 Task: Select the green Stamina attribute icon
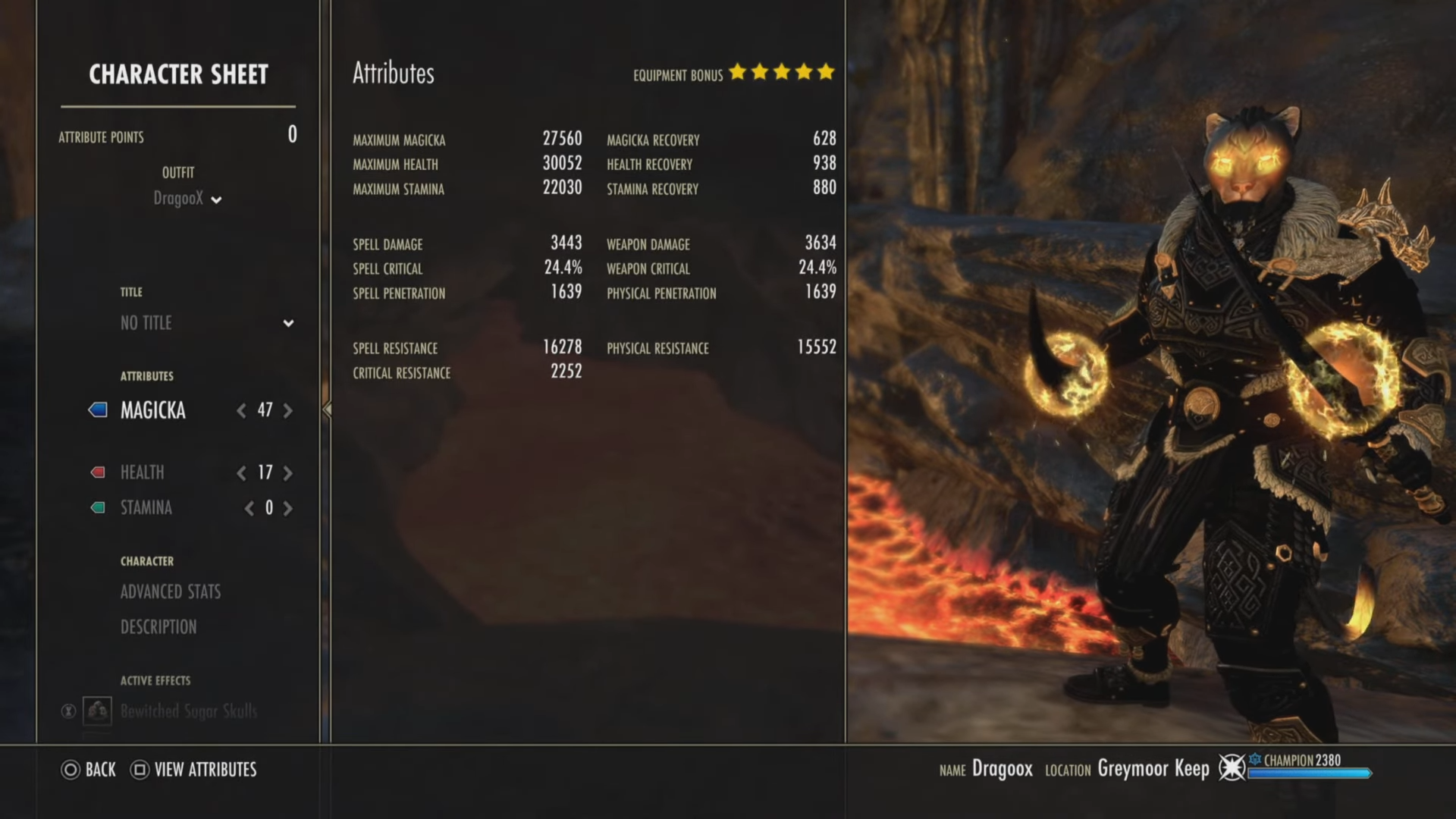point(97,508)
